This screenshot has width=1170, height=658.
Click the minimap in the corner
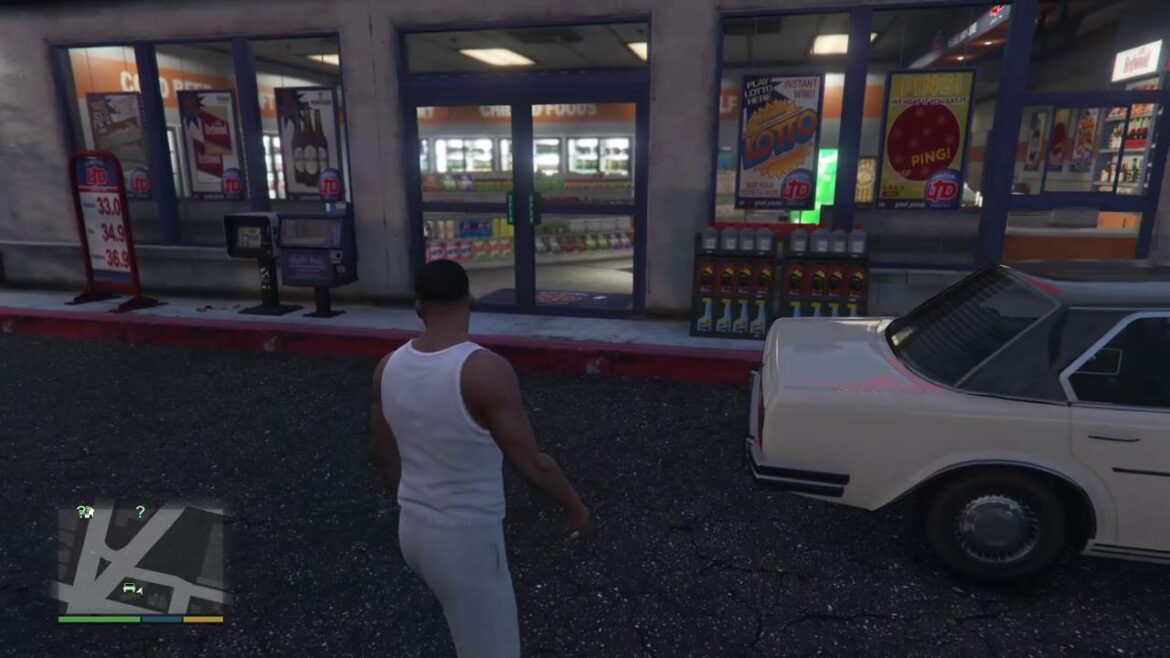[x=140, y=558]
